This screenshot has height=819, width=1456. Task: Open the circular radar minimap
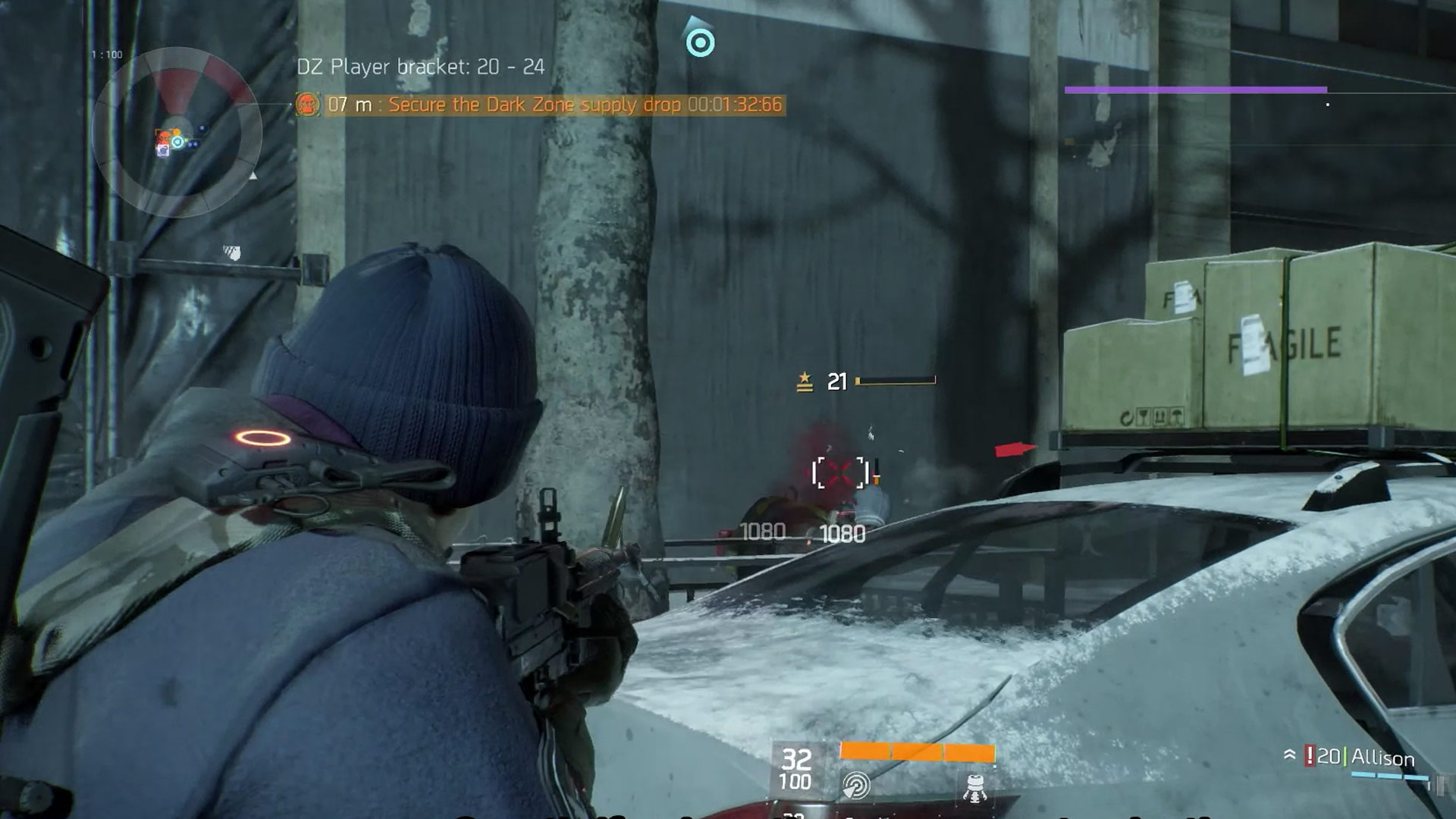[177, 134]
